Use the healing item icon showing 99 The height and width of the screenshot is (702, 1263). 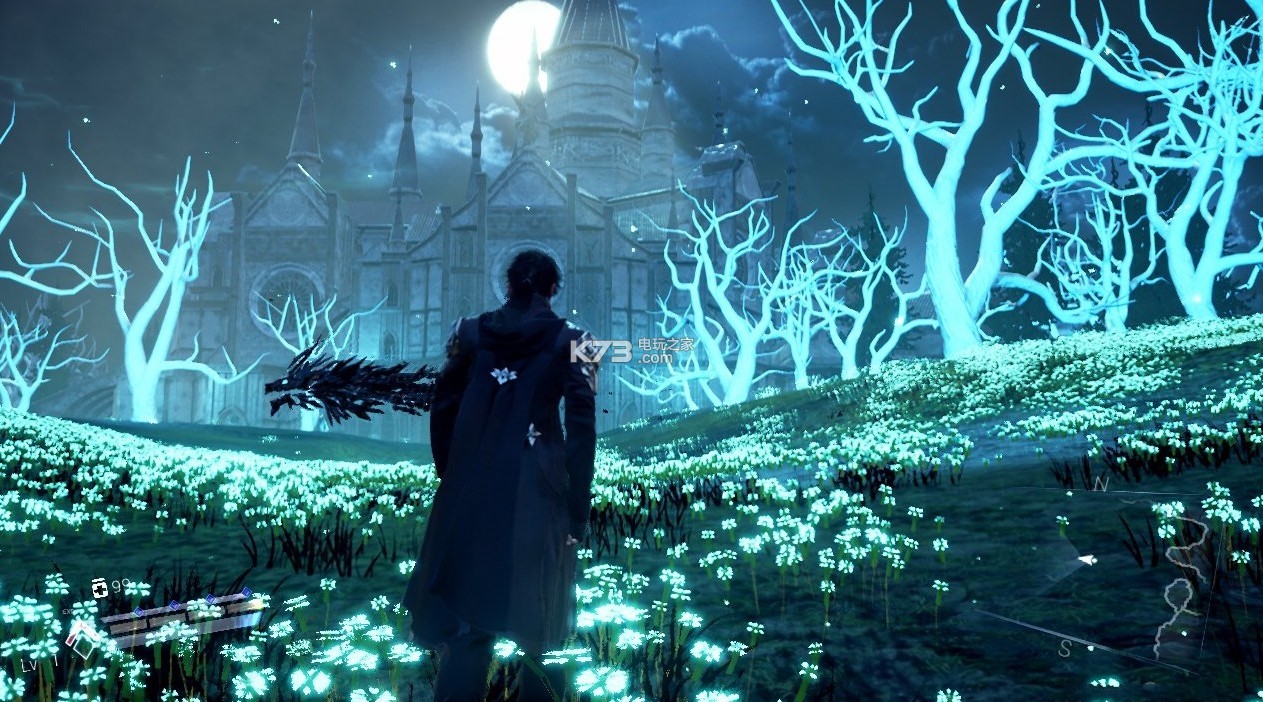99,587
